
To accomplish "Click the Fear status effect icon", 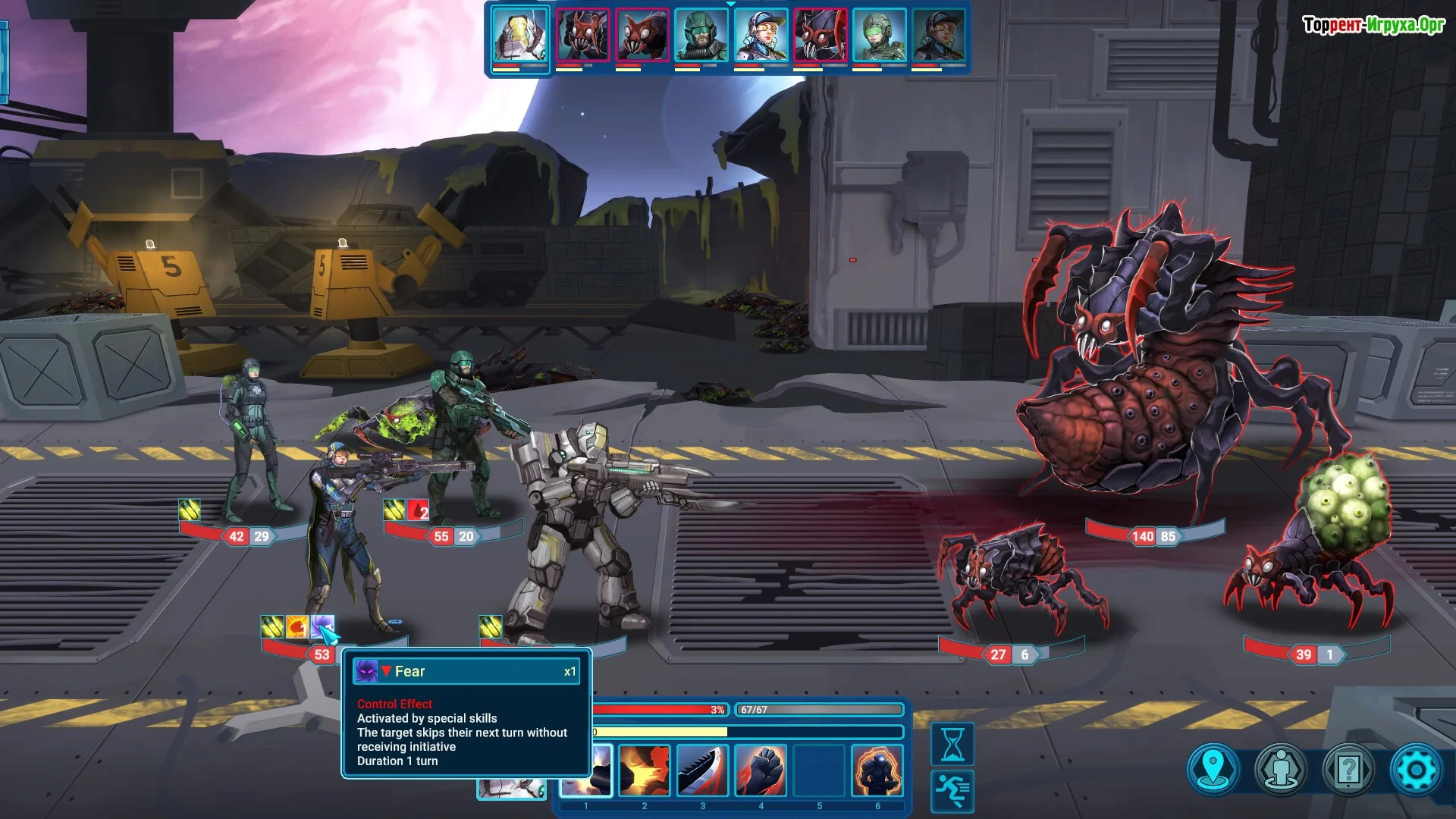I will 322,627.
